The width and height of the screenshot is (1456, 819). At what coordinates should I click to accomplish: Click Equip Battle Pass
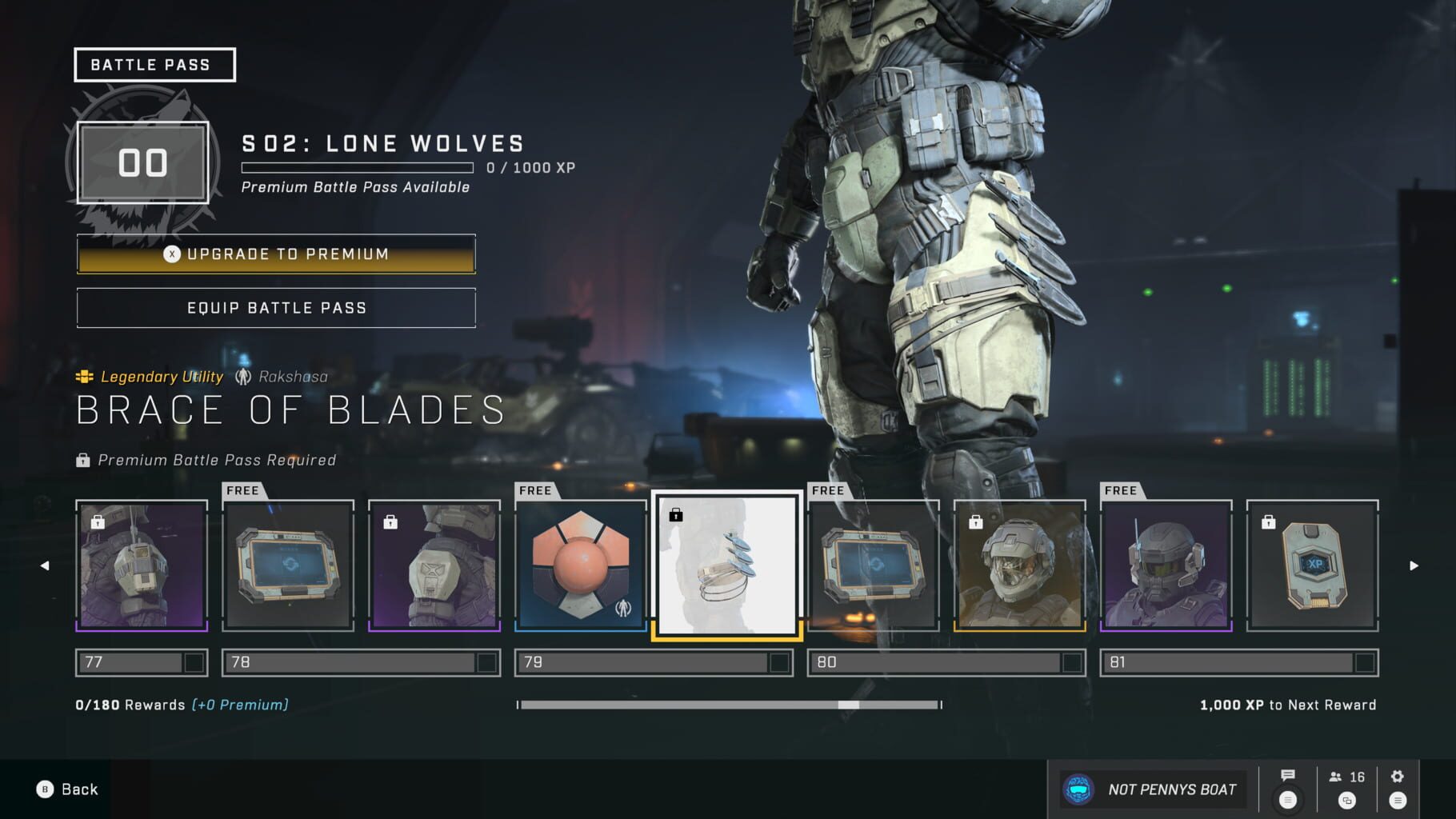(x=275, y=307)
